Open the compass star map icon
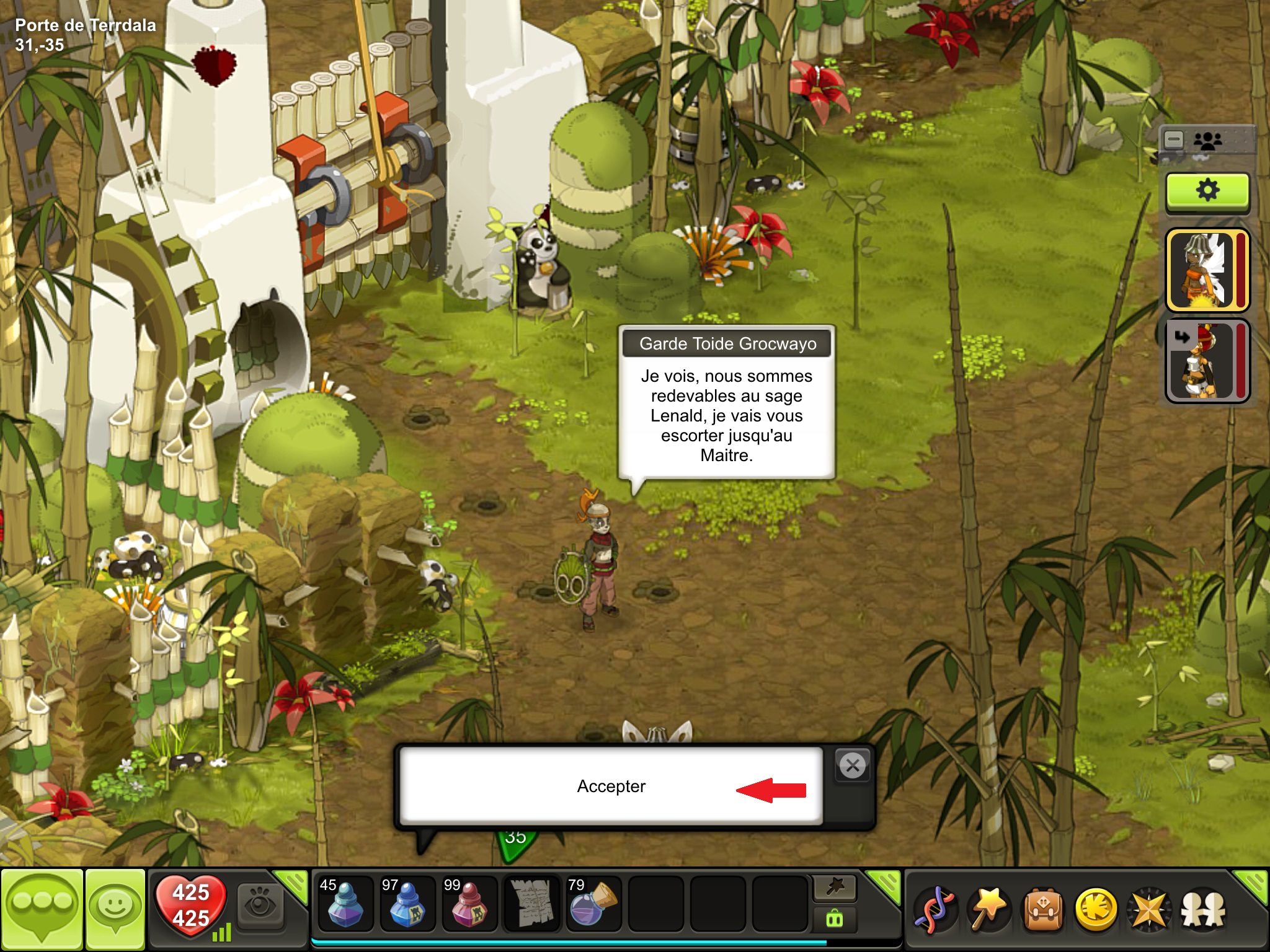 coord(1149,910)
